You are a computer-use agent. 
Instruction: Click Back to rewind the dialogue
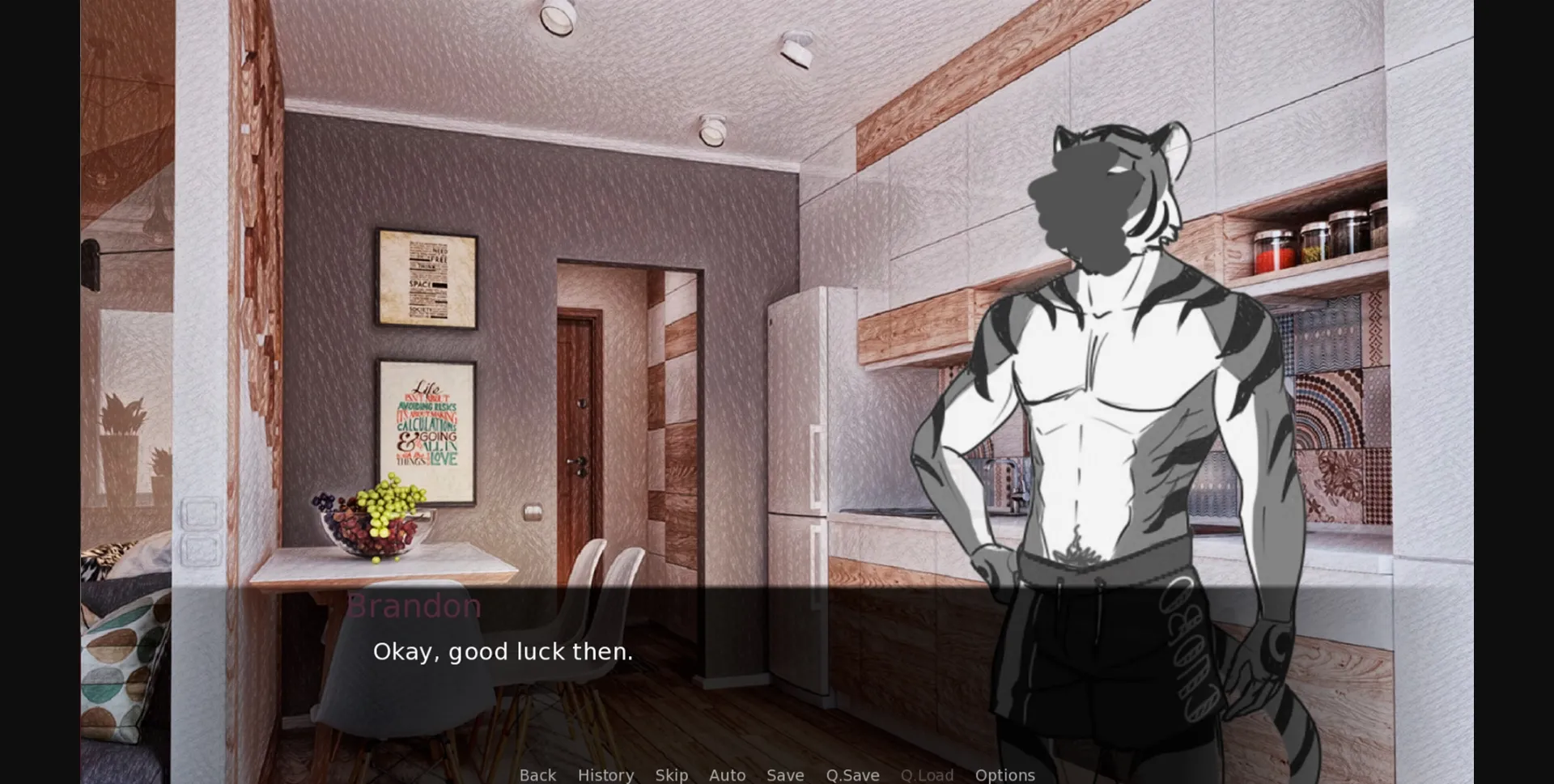537,774
